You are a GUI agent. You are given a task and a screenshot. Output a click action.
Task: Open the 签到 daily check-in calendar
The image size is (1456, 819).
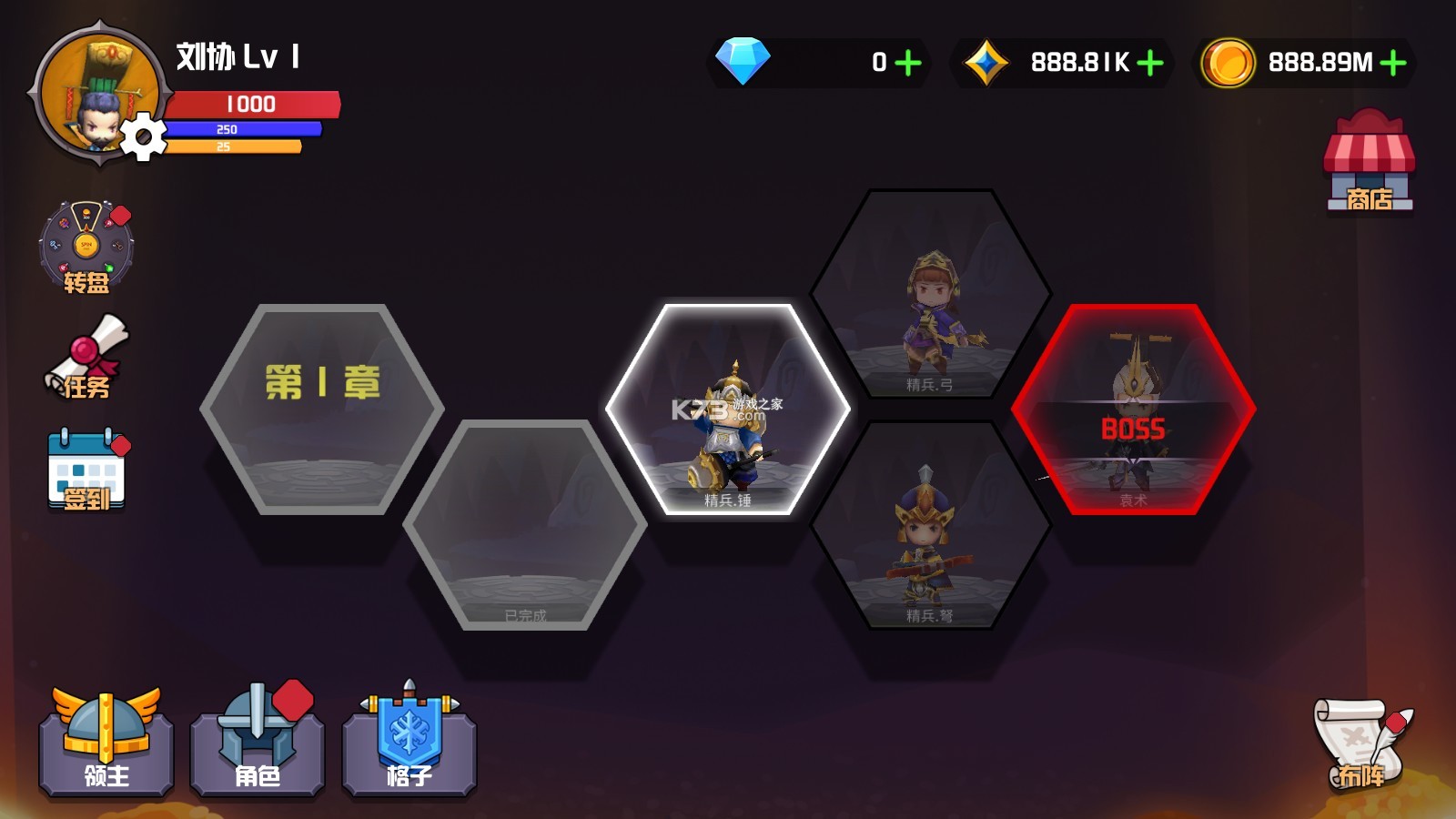tap(86, 470)
